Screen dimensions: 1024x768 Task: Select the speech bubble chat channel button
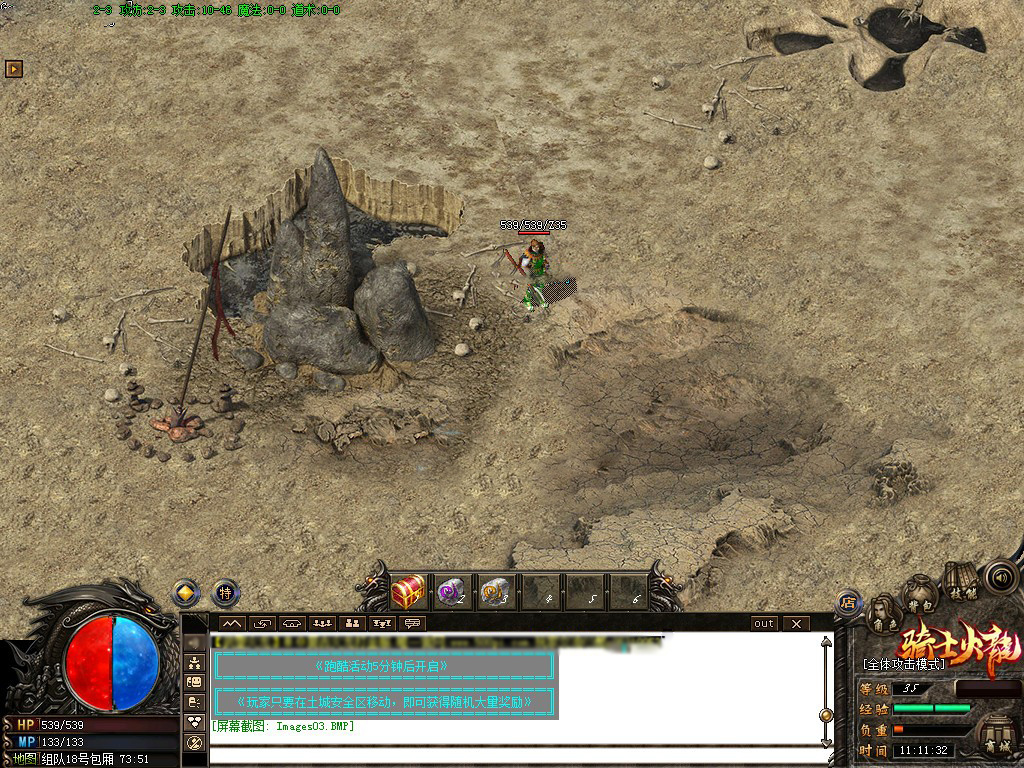point(411,623)
